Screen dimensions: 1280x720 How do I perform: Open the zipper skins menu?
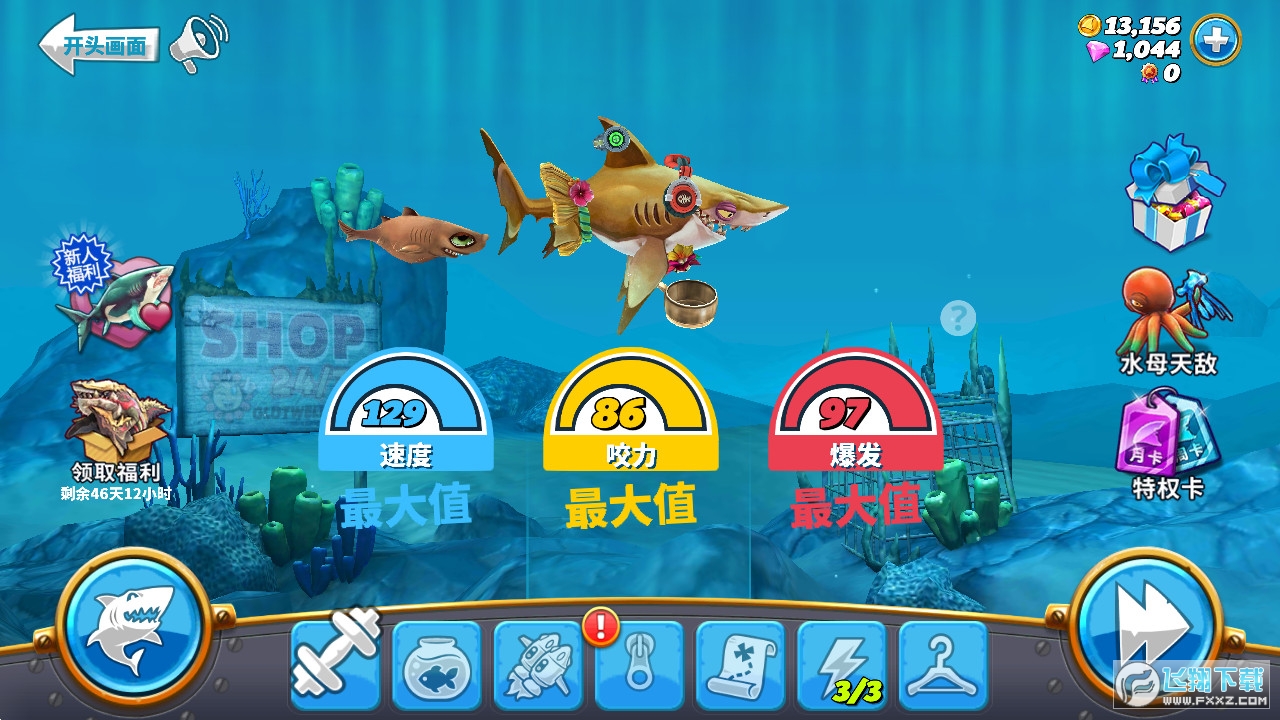pyautogui.click(x=641, y=663)
